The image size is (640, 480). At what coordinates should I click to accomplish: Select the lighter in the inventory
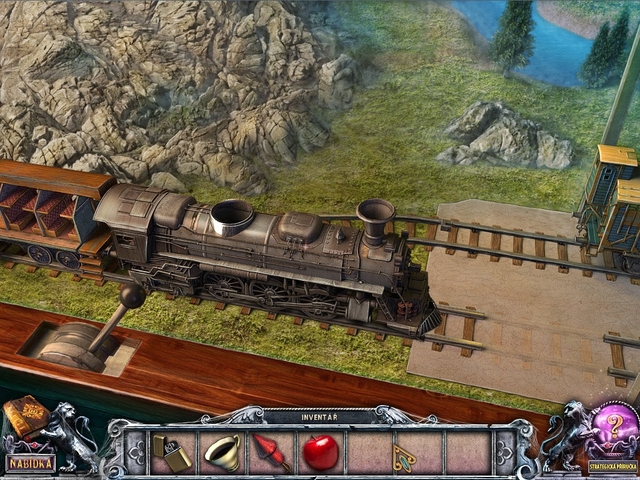pyautogui.click(x=174, y=452)
